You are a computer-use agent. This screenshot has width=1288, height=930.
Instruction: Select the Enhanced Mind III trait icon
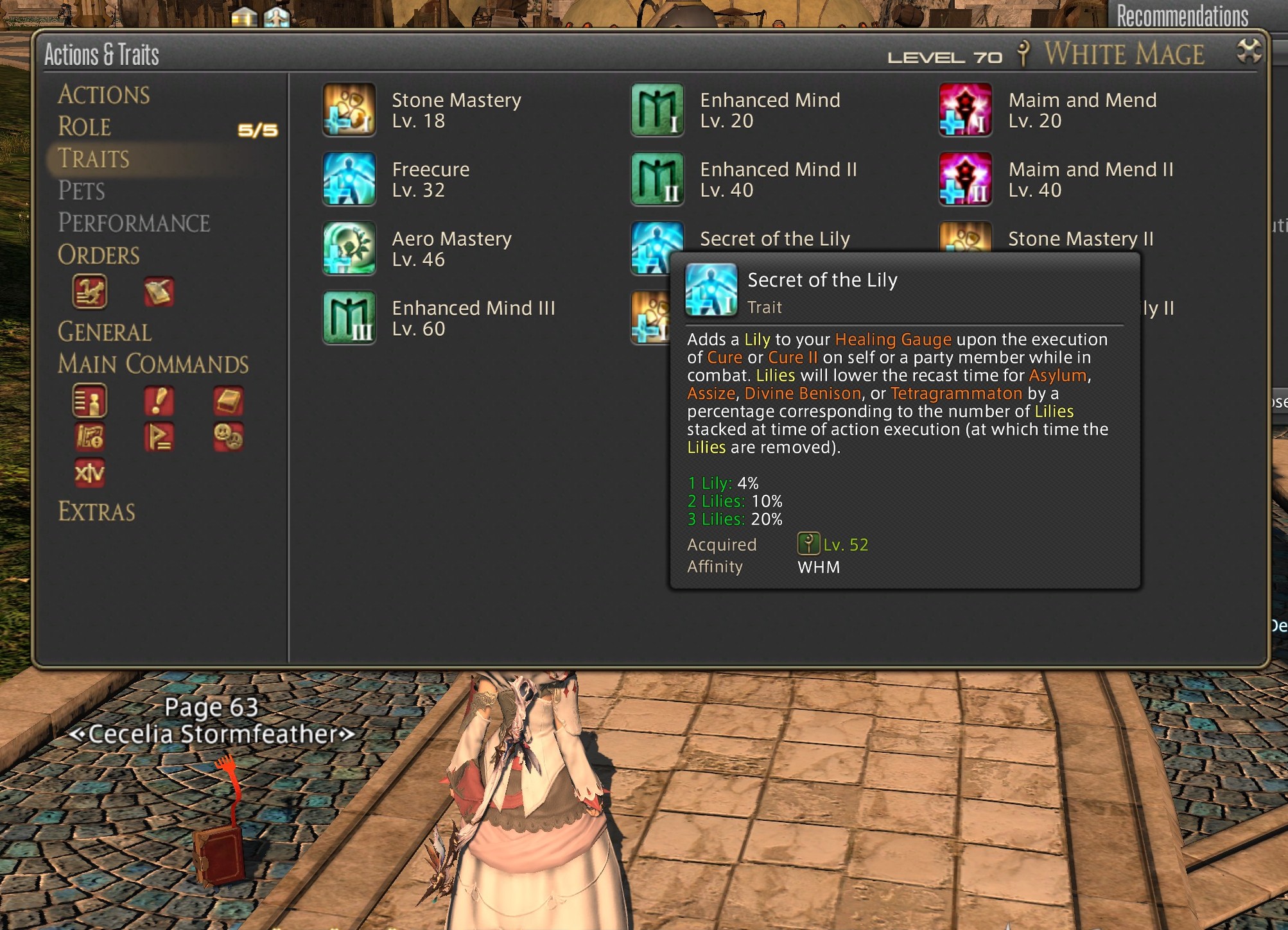[349, 318]
